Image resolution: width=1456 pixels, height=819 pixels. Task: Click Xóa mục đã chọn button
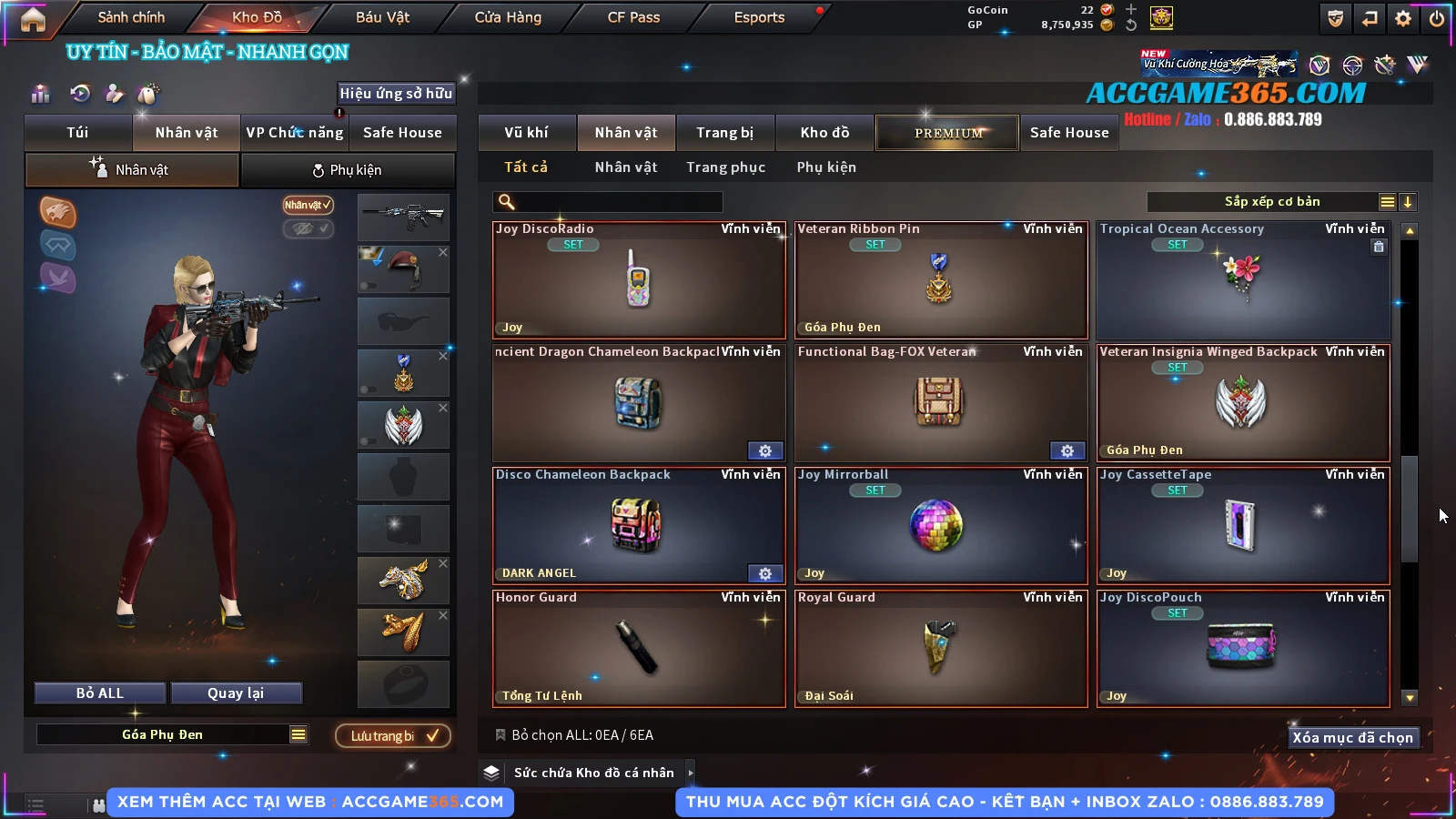coord(1352,737)
